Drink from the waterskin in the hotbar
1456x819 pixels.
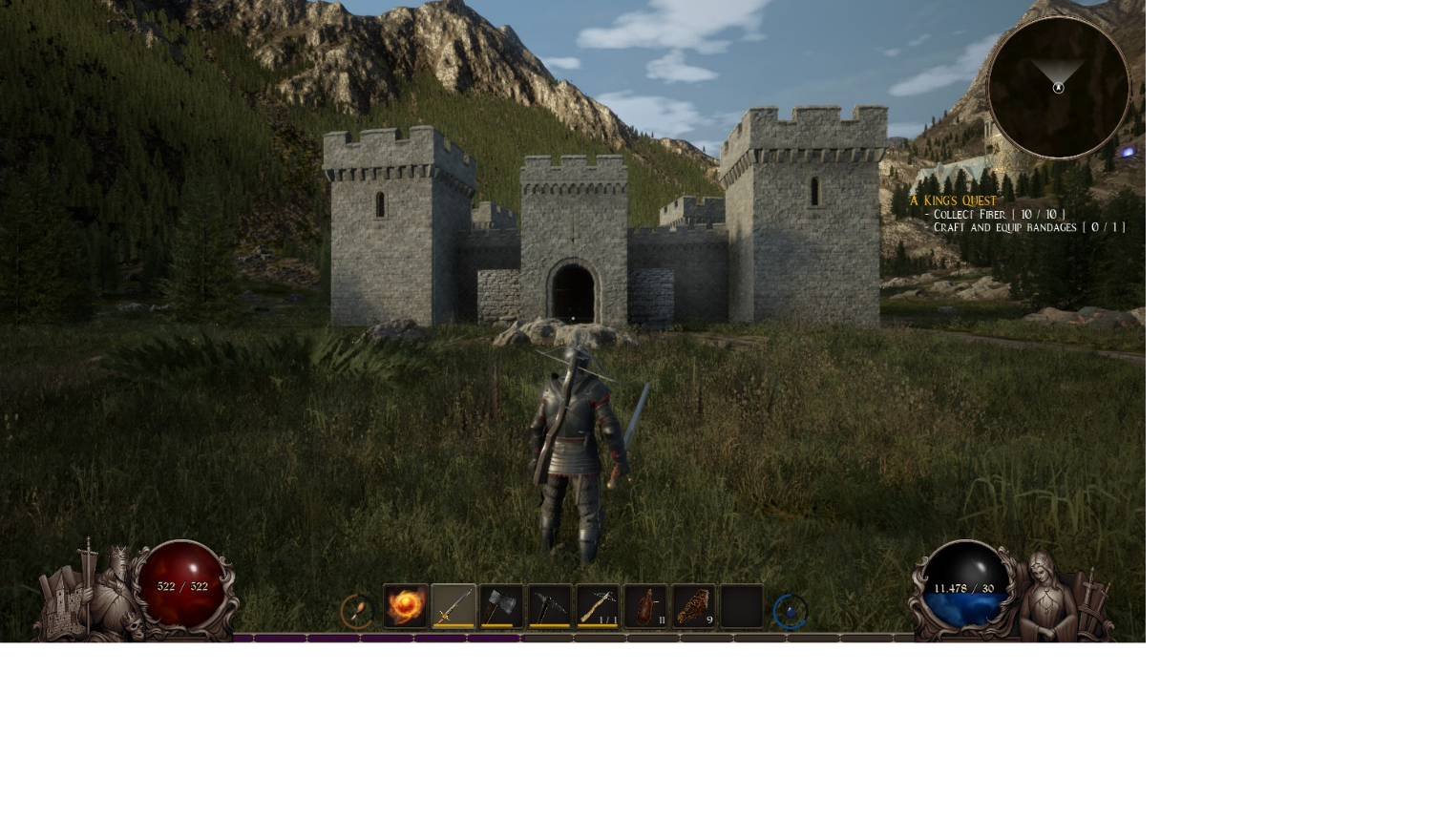[646, 605]
